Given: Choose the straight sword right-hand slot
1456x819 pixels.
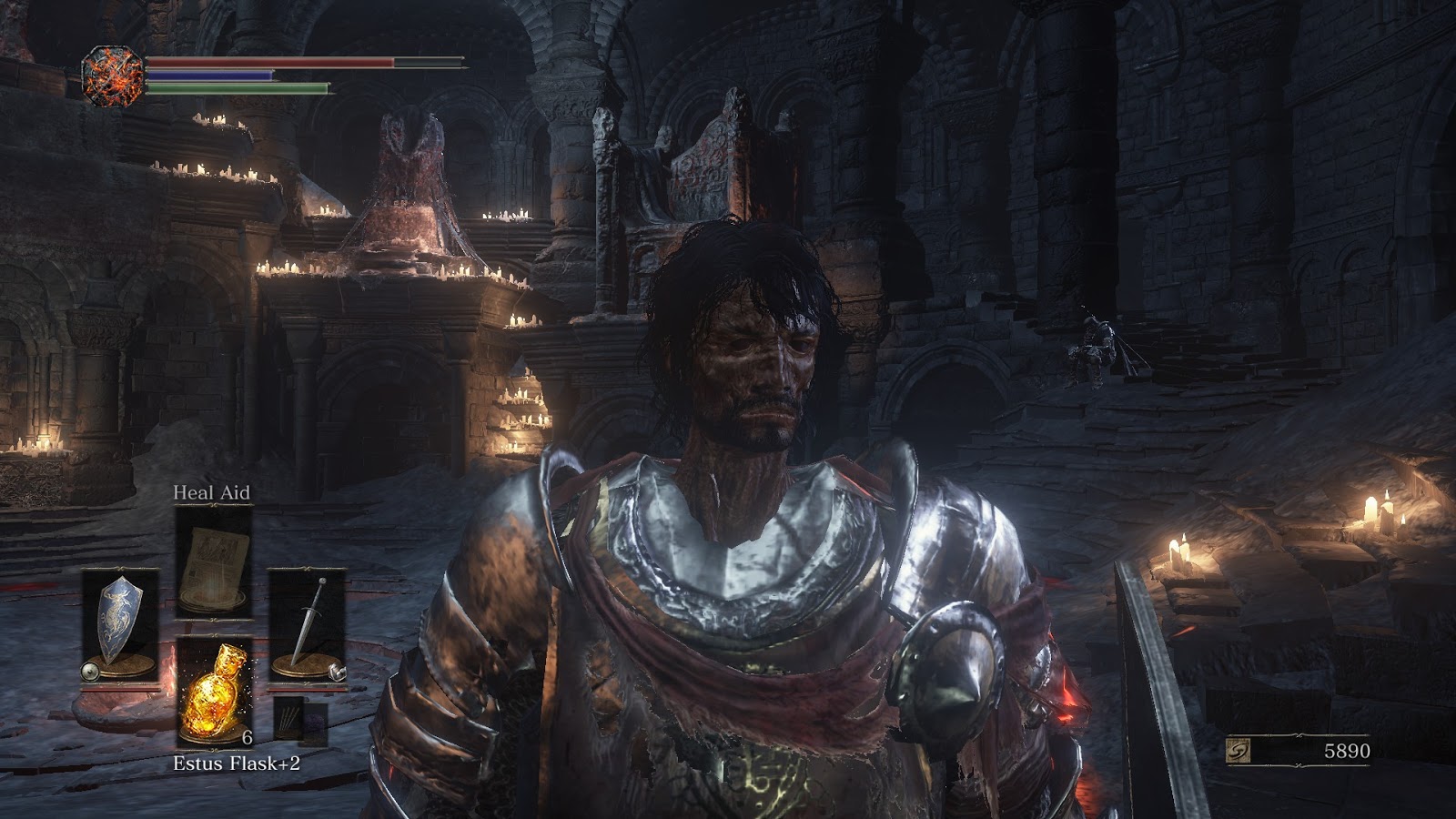Looking at the screenshot, I should (308, 625).
